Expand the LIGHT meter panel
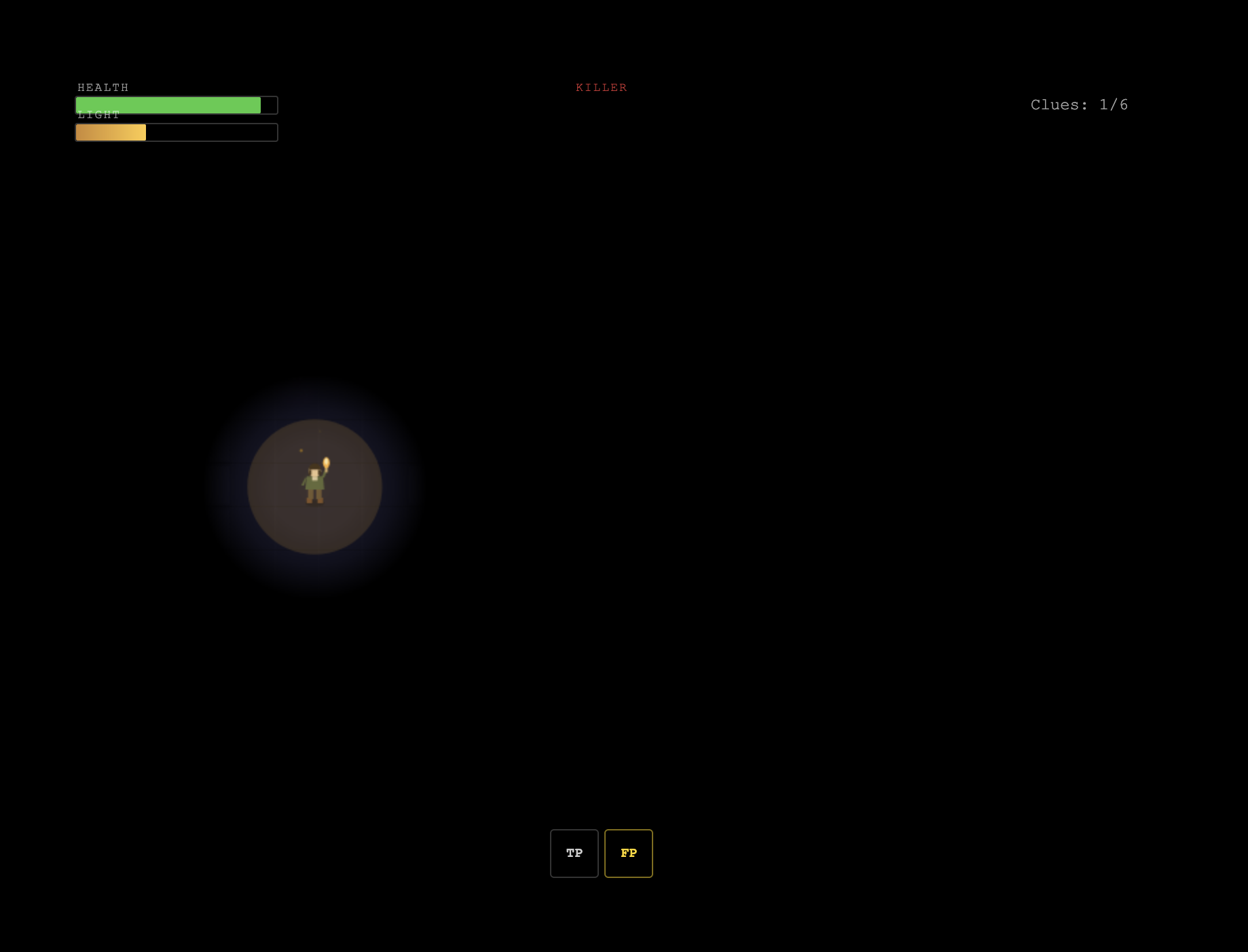 tap(176, 132)
